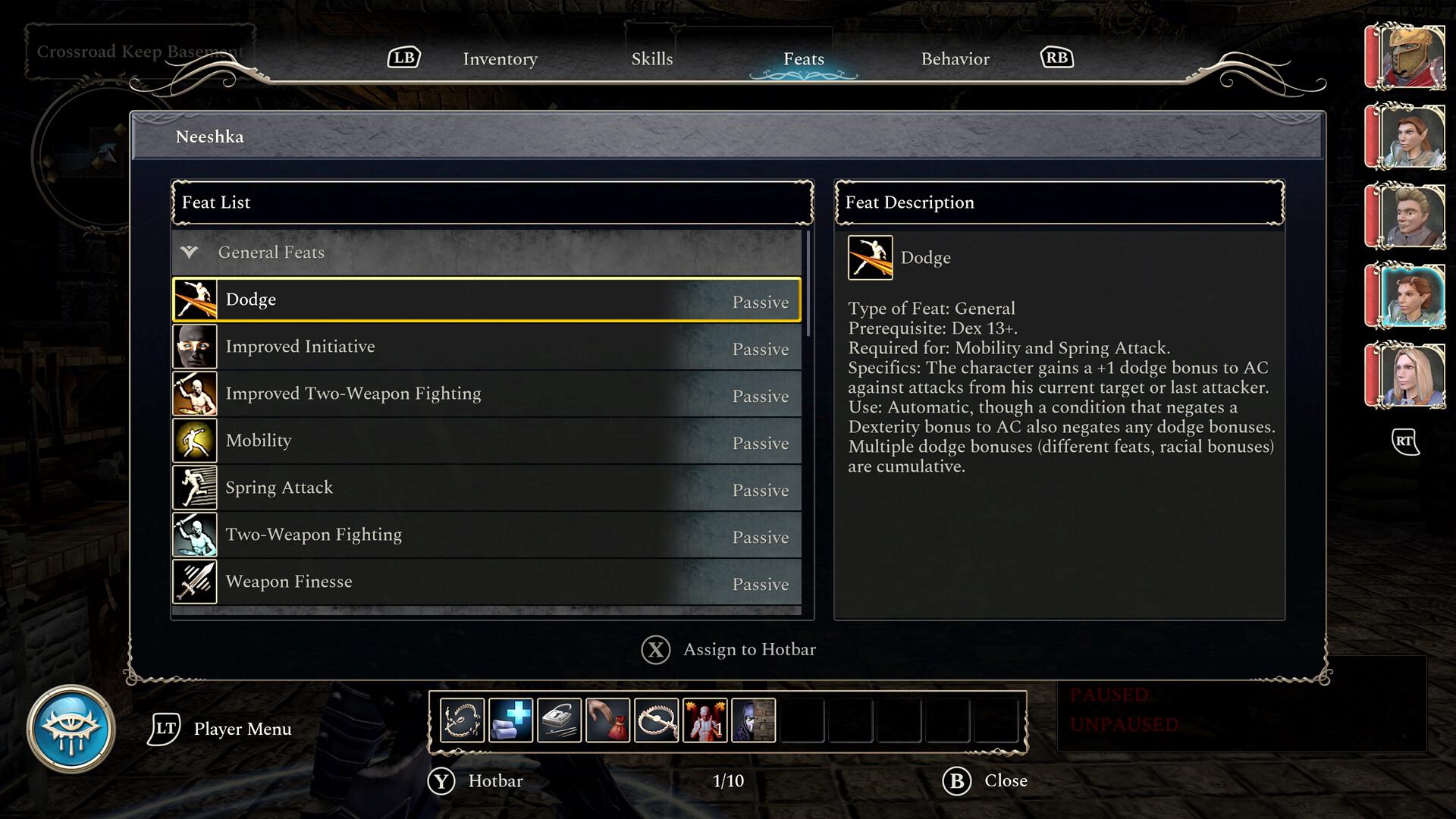Screen dimensions: 1456x819
Task: Click the Dodge icon in the Feat Description panel
Action: pyautogui.click(x=870, y=258)
